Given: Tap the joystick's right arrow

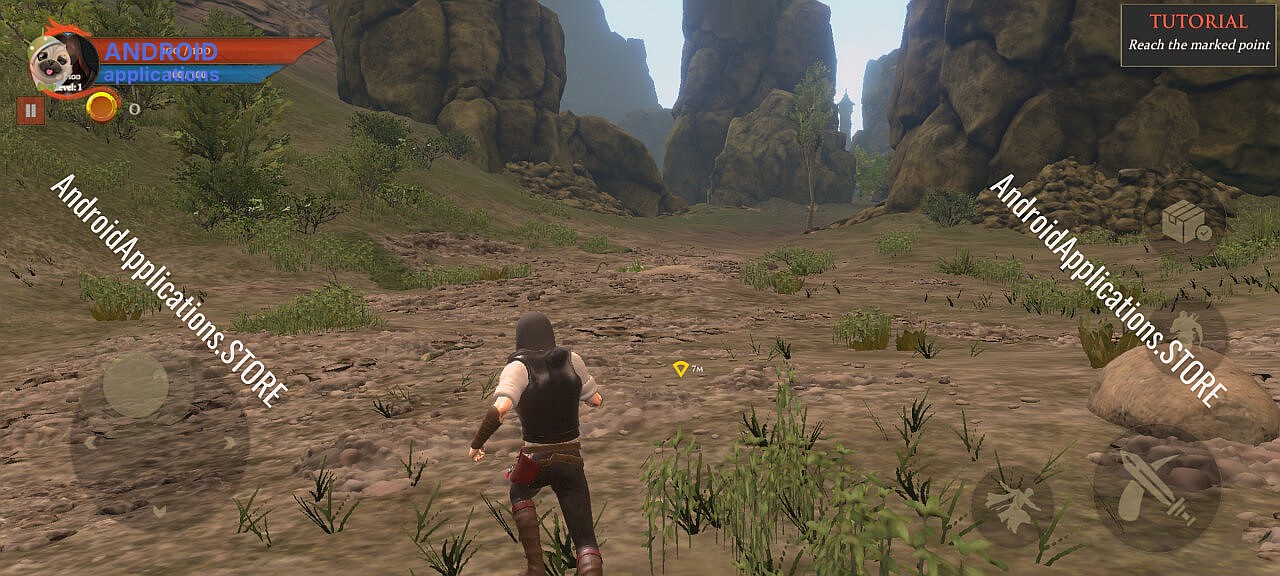Looking at the screenshot, I should click(x=230, y=442).
